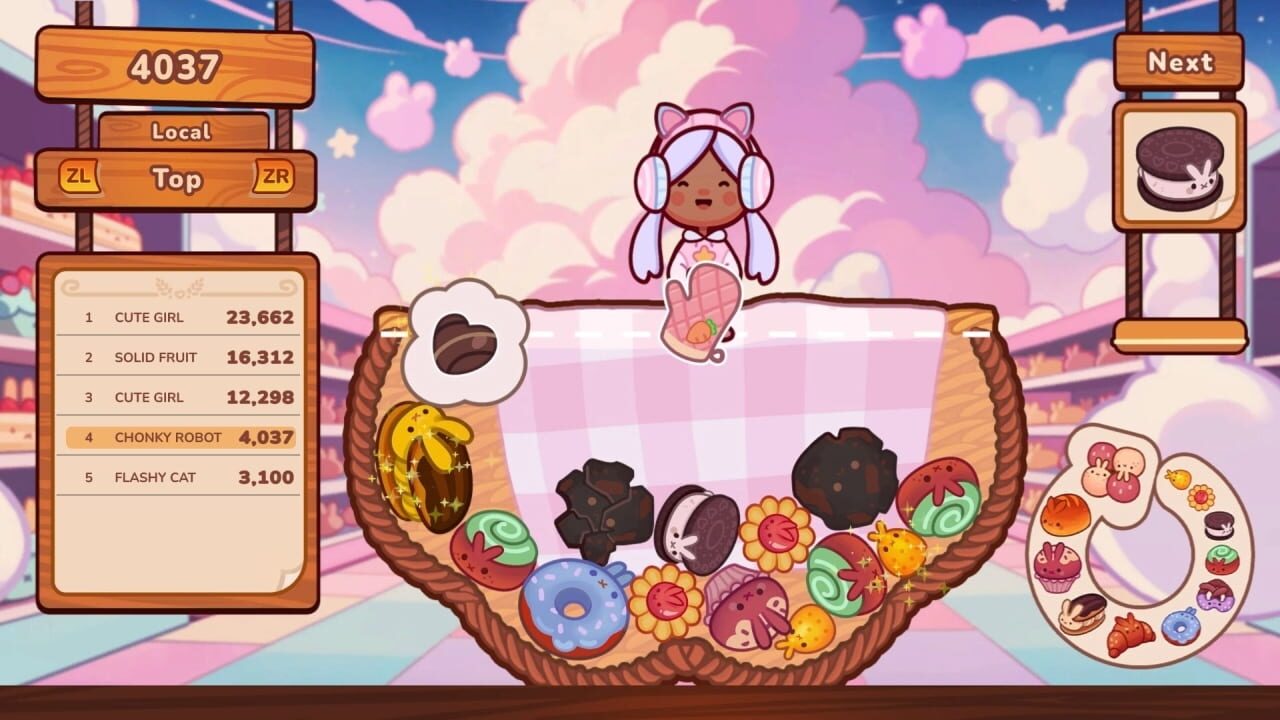Select the CHONKY ROBOT leaderboard entry

(x=178, y=437)
